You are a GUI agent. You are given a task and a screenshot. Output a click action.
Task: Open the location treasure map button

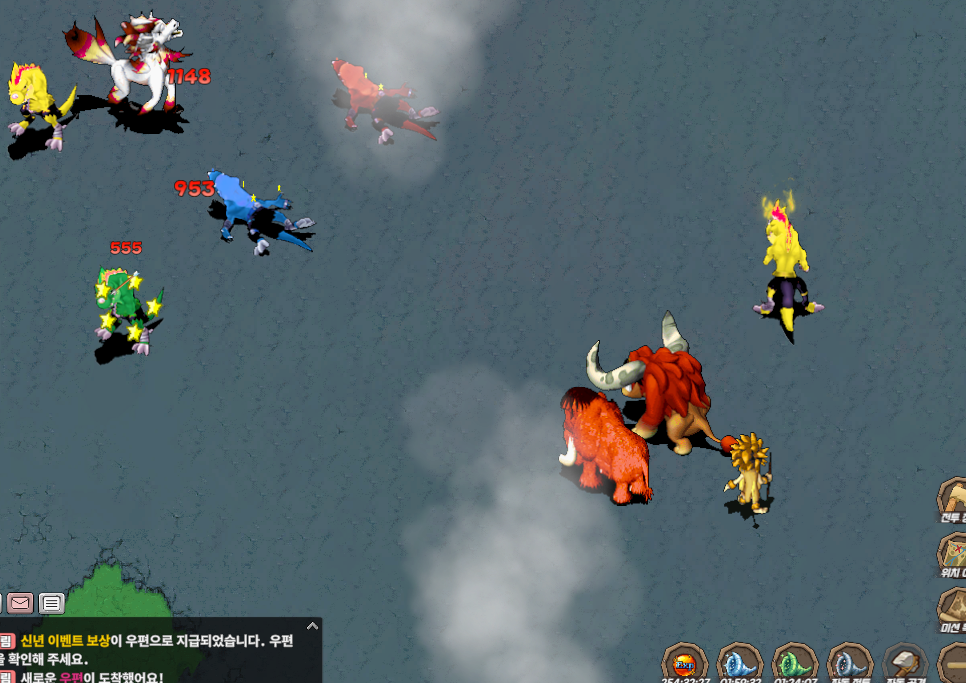[953, 552]
